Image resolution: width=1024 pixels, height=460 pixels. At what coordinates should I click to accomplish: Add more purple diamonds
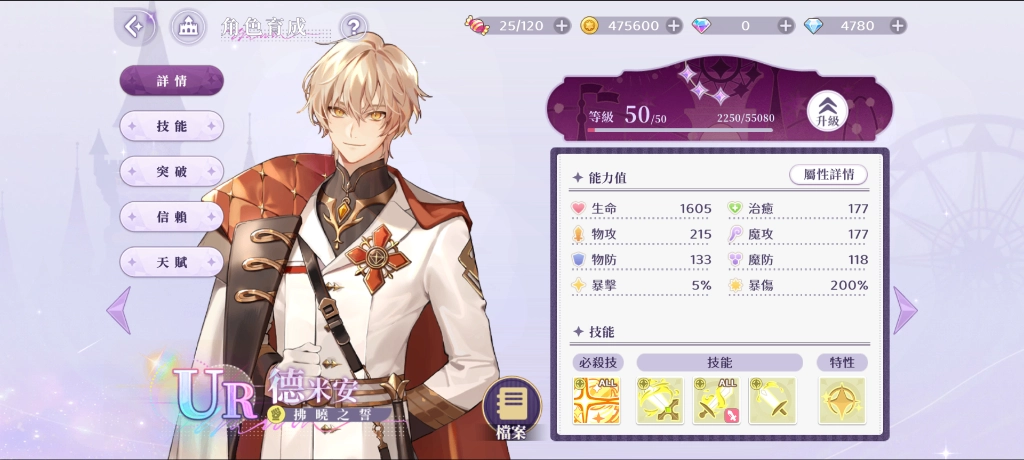coord(786,26)
